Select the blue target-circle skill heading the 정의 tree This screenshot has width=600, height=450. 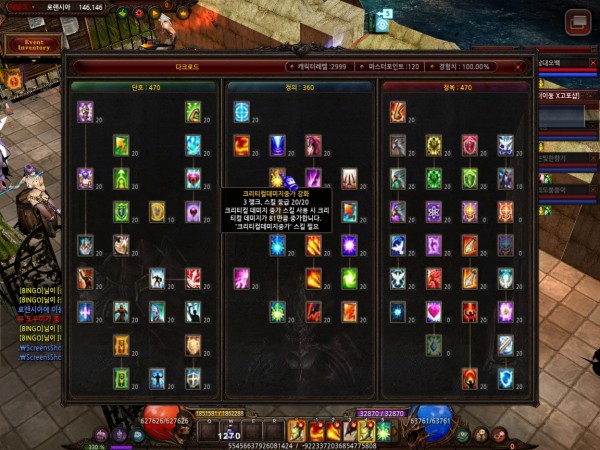point(241,112)
